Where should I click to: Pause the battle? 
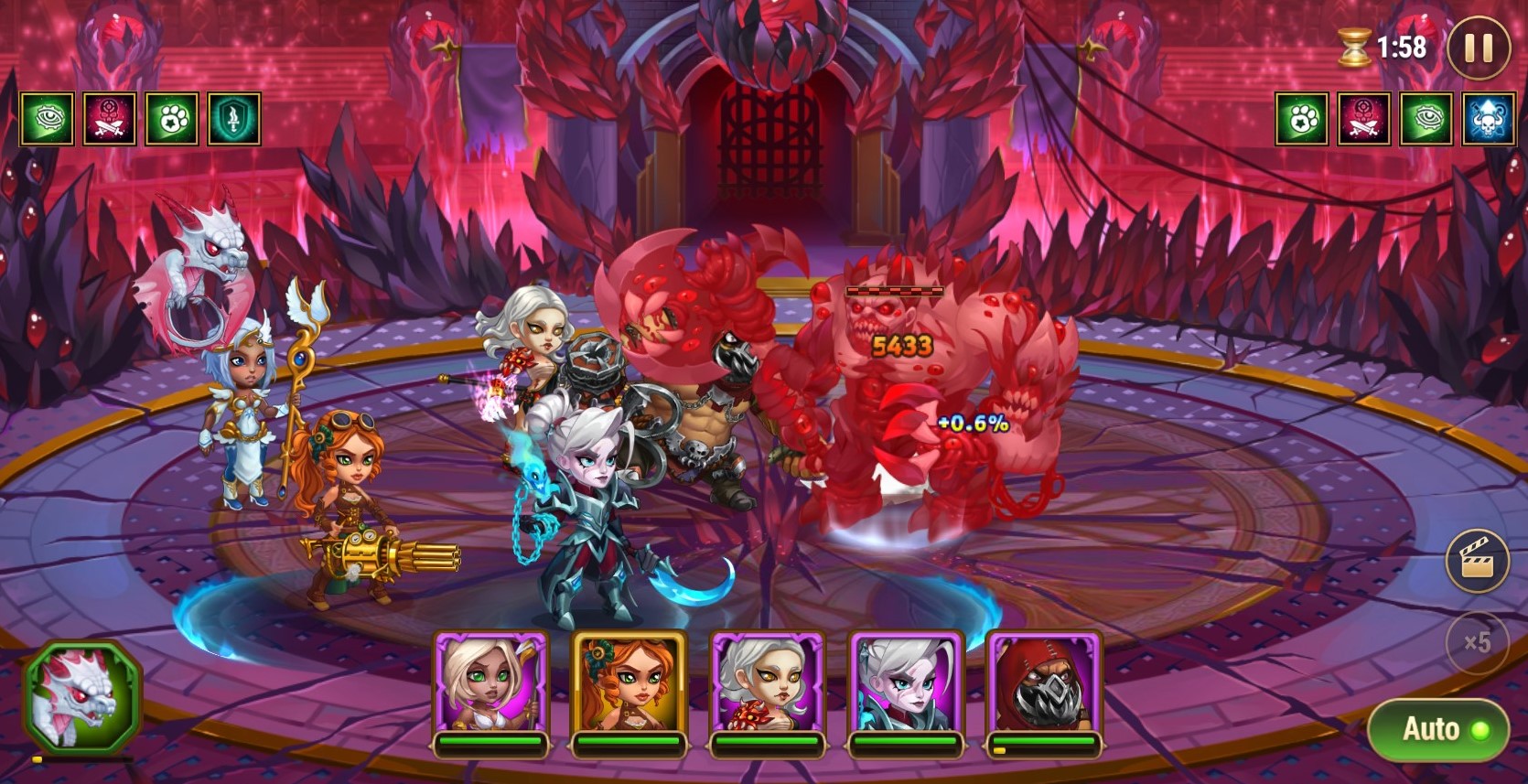[1478, 48]
